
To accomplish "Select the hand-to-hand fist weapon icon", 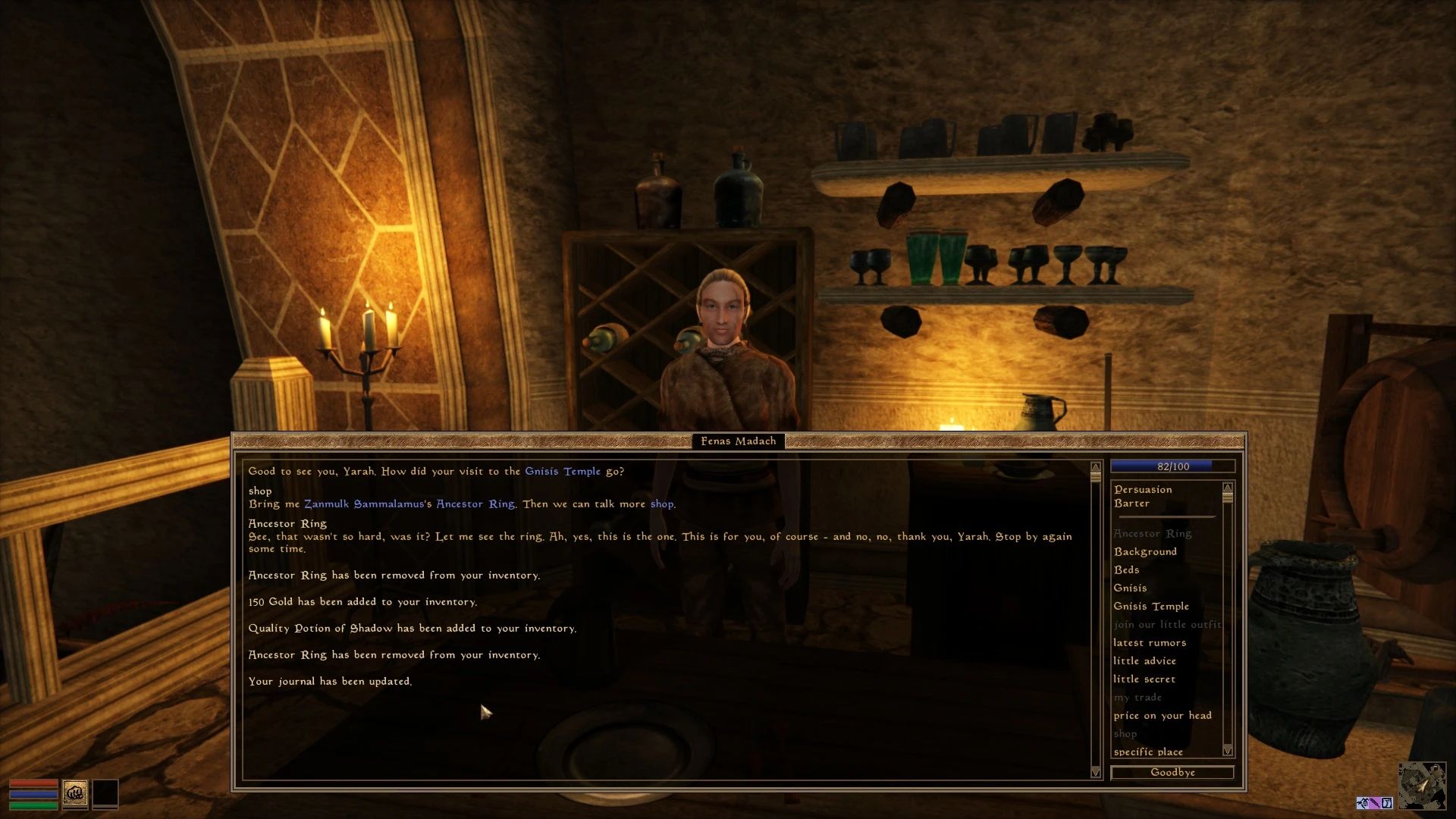I will pyautogui.click(x=75, y=793).
